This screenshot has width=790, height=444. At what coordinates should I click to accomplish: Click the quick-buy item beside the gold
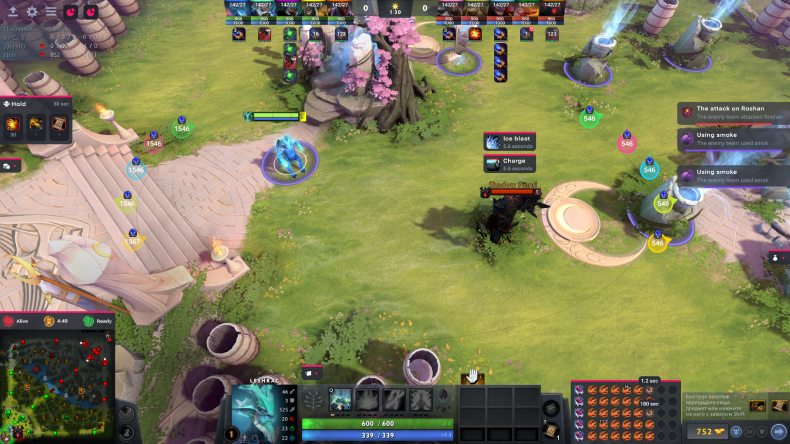click(x=756, y=405)
